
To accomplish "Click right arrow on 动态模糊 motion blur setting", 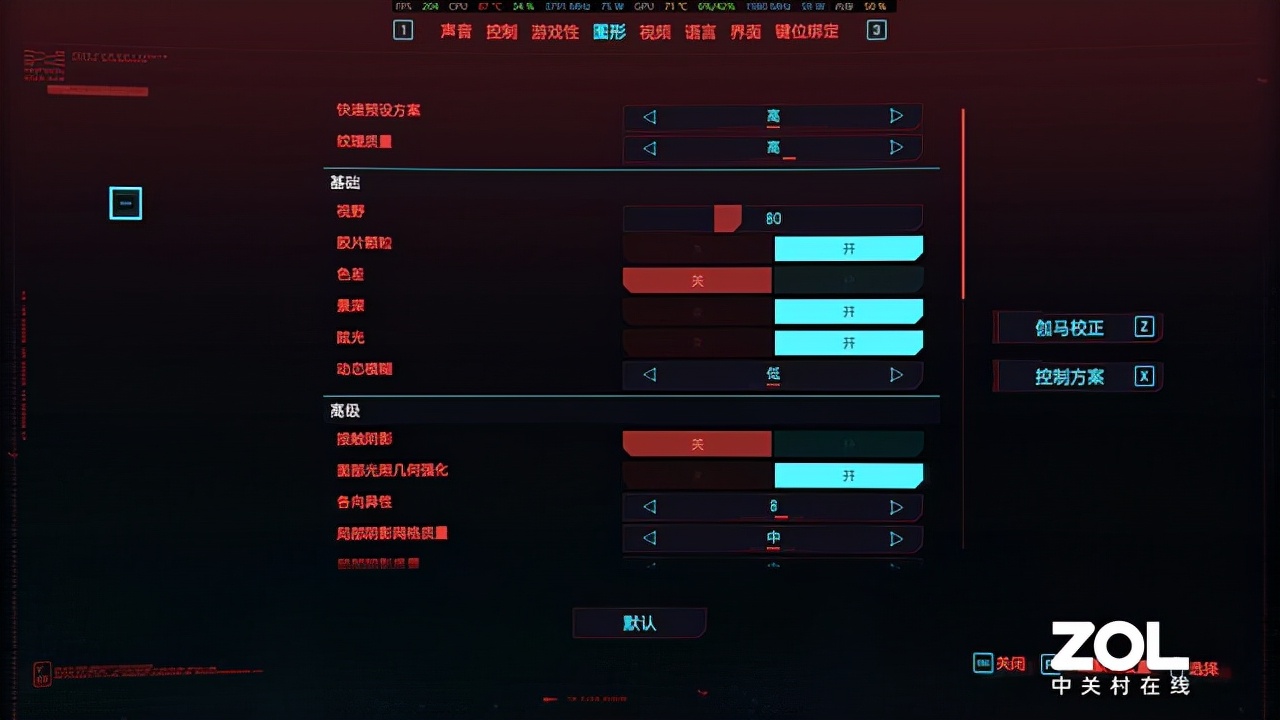I will [x=897, y=375].
